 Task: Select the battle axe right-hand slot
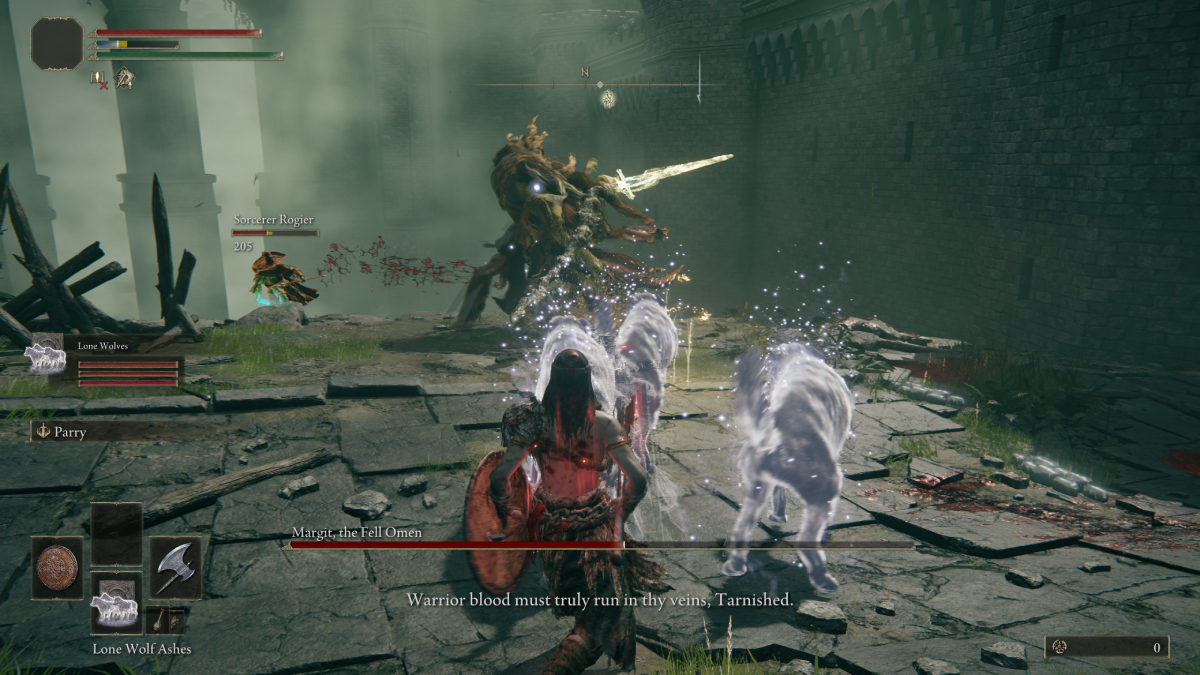(175, 567)
